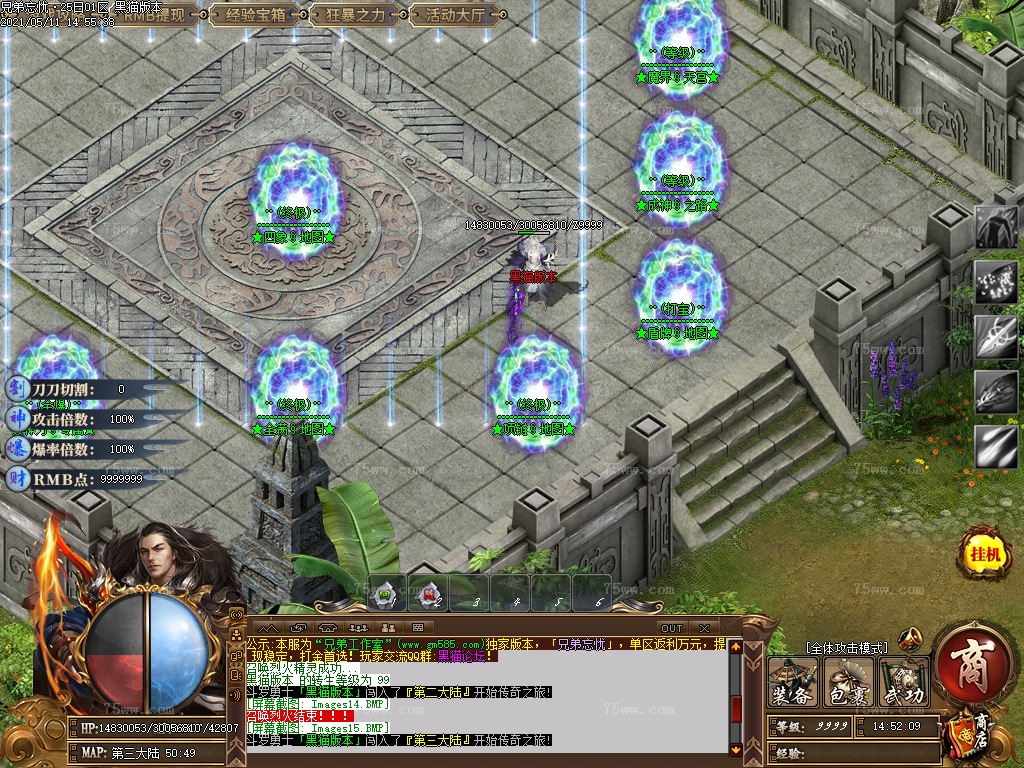Viewport: 1024px width, 768px height.
Task: Select the red potion in hotbar slot 2
Action: click(x=428, y=595)
